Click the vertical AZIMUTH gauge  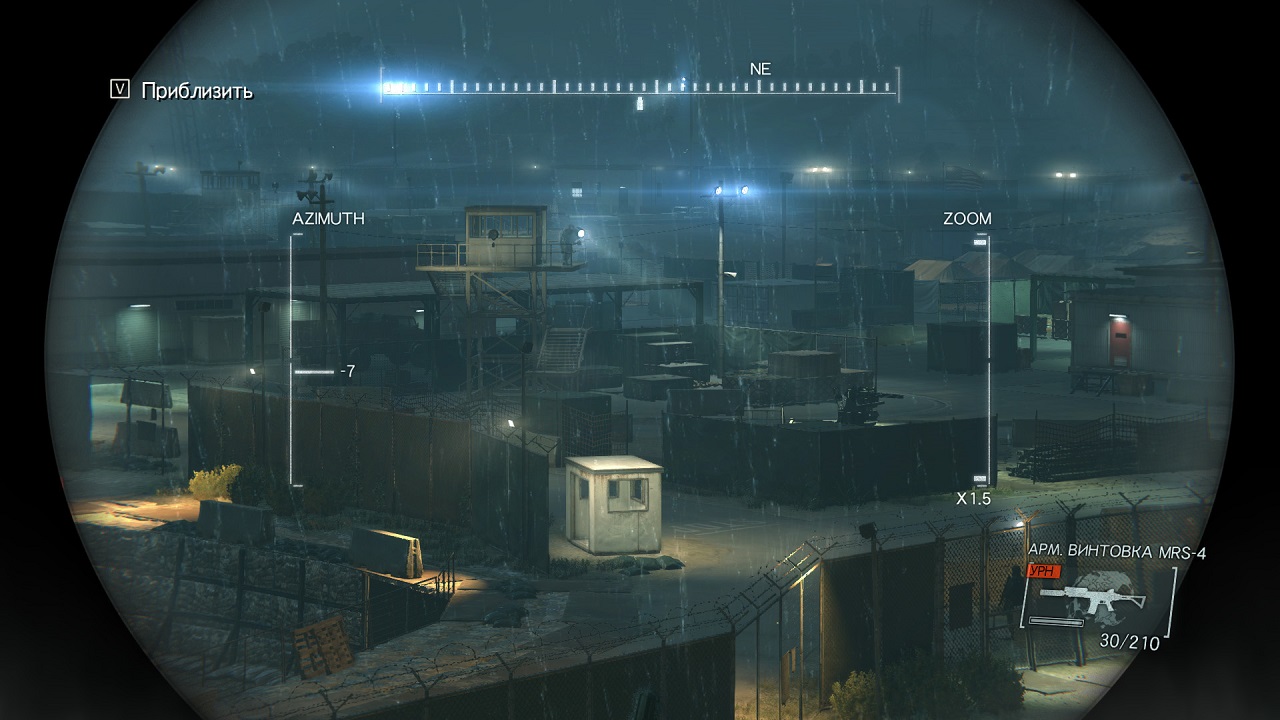click(294, 360)
